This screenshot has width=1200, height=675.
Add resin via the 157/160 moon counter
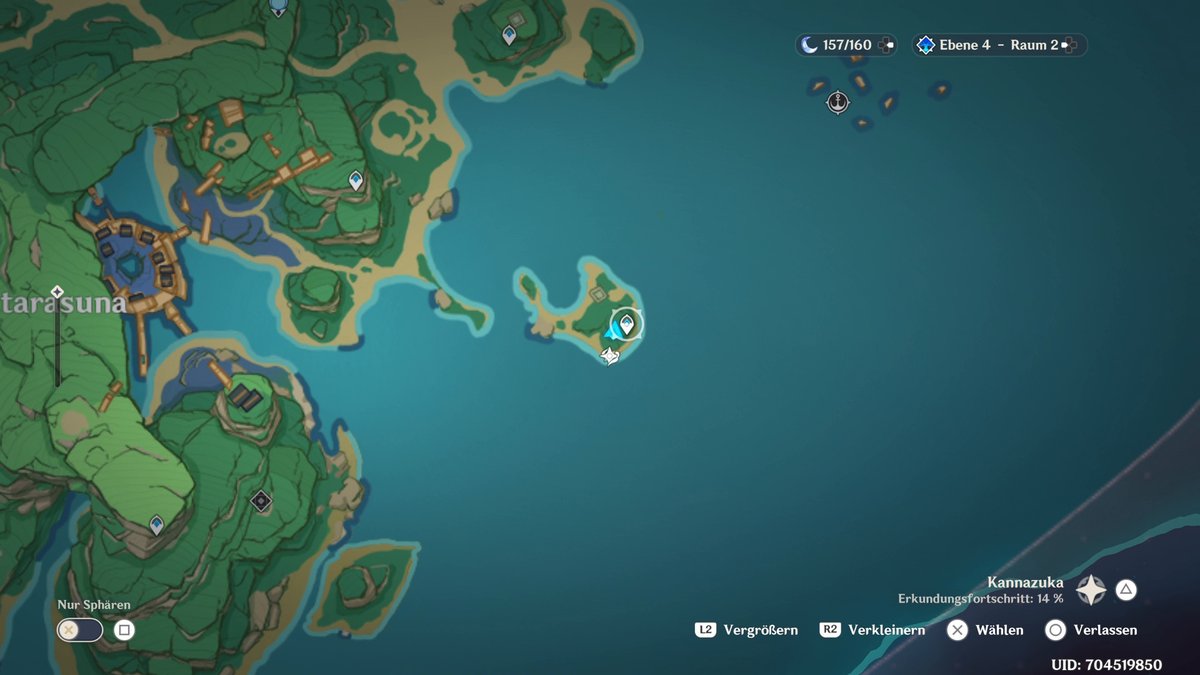pos(888,45)
